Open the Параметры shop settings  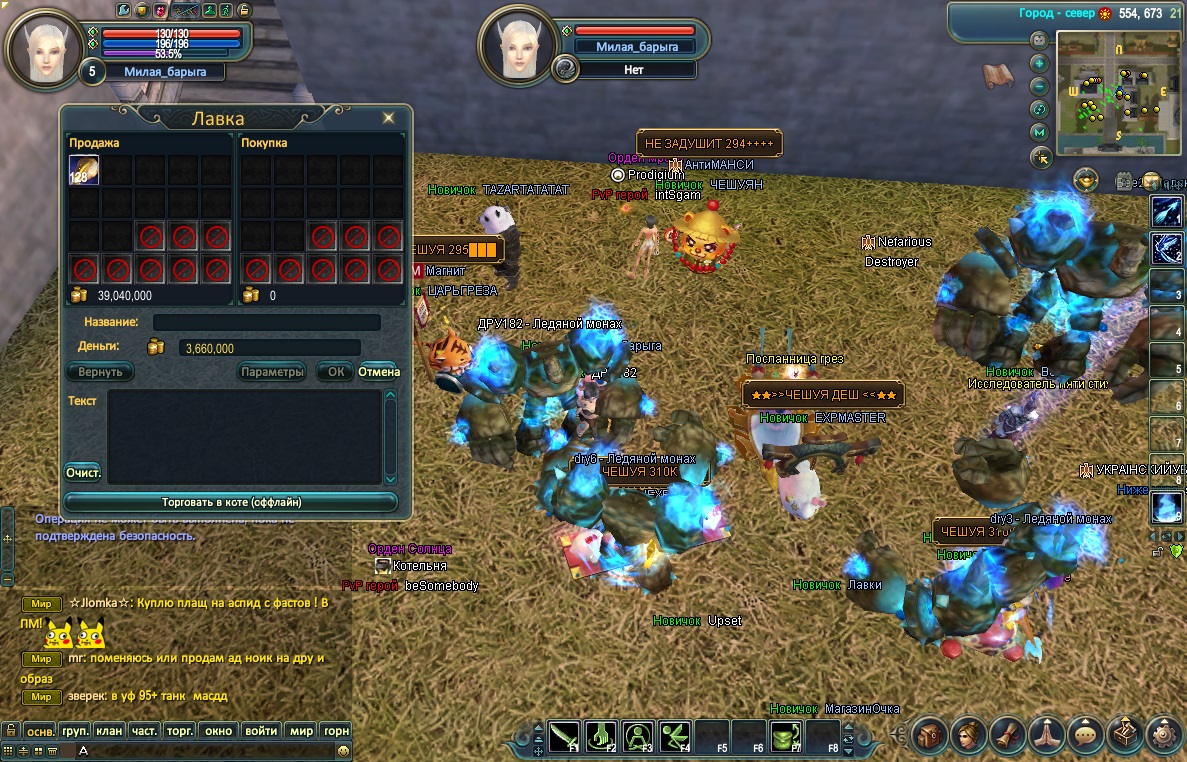tap(272, 371)
